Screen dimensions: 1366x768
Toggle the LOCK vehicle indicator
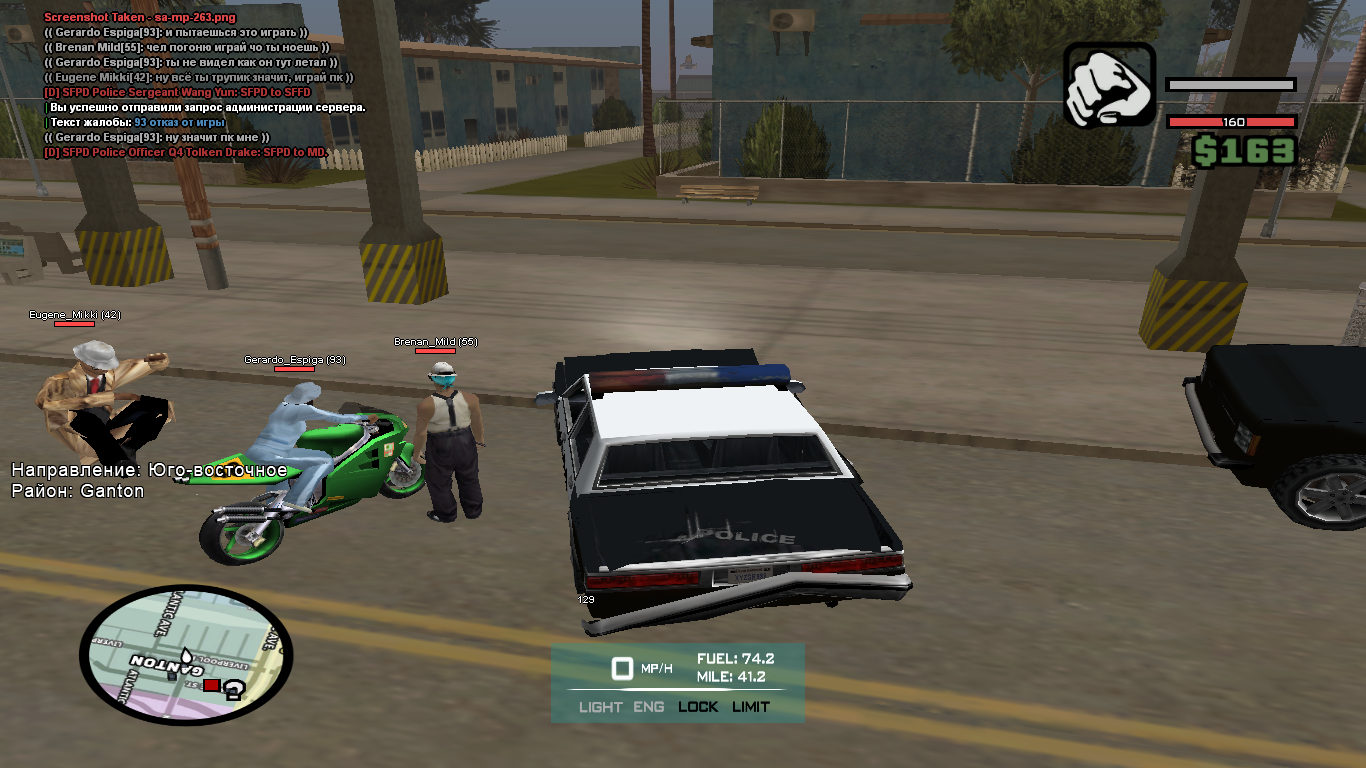(698, 707)
